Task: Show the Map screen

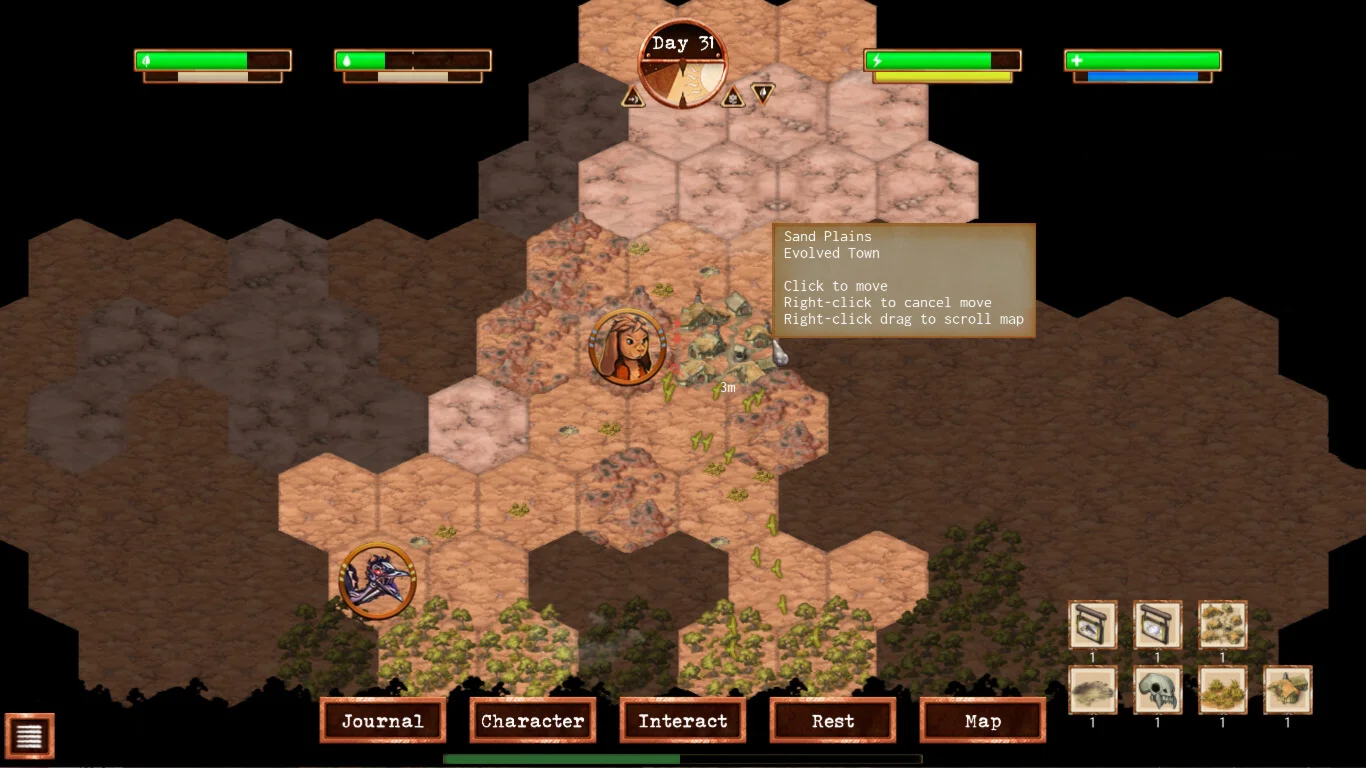Action: [x=983, y=720]
